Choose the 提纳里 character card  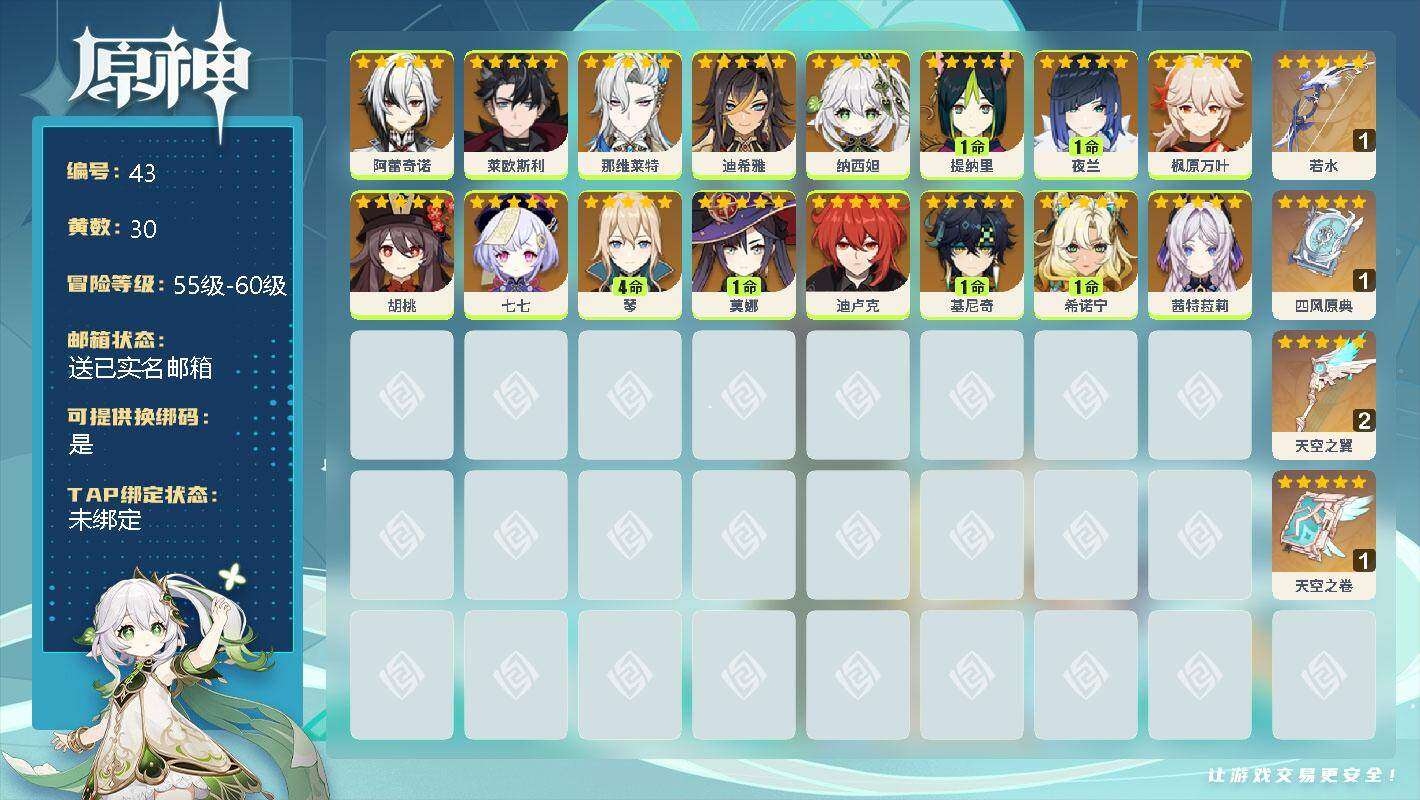pyautogui.click(x=971, y=114)
